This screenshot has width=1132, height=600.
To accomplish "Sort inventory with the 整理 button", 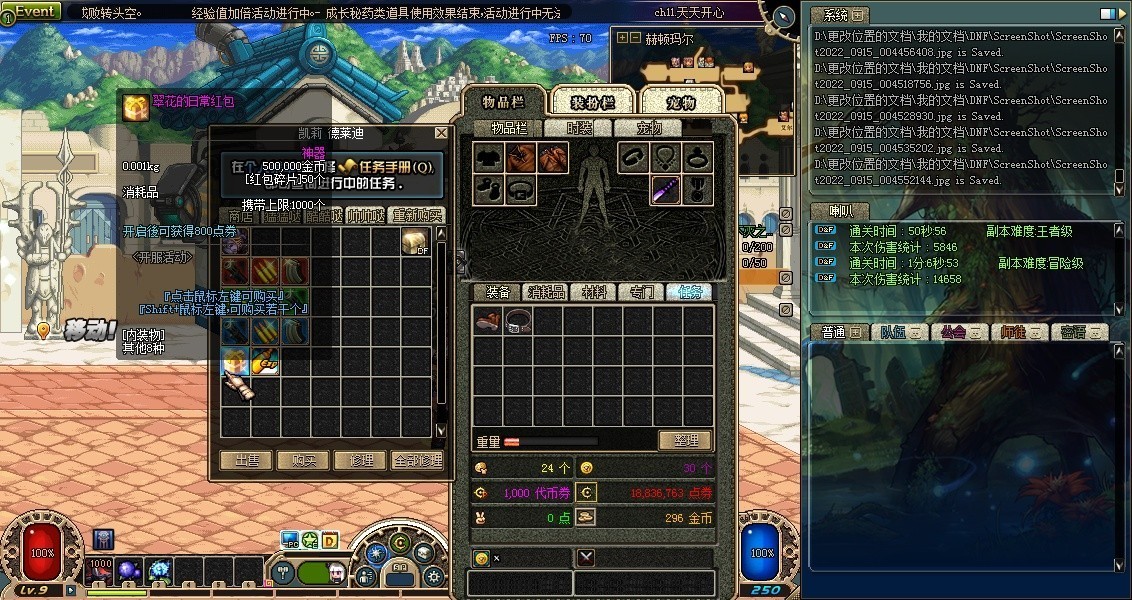I will click(685, 440).
